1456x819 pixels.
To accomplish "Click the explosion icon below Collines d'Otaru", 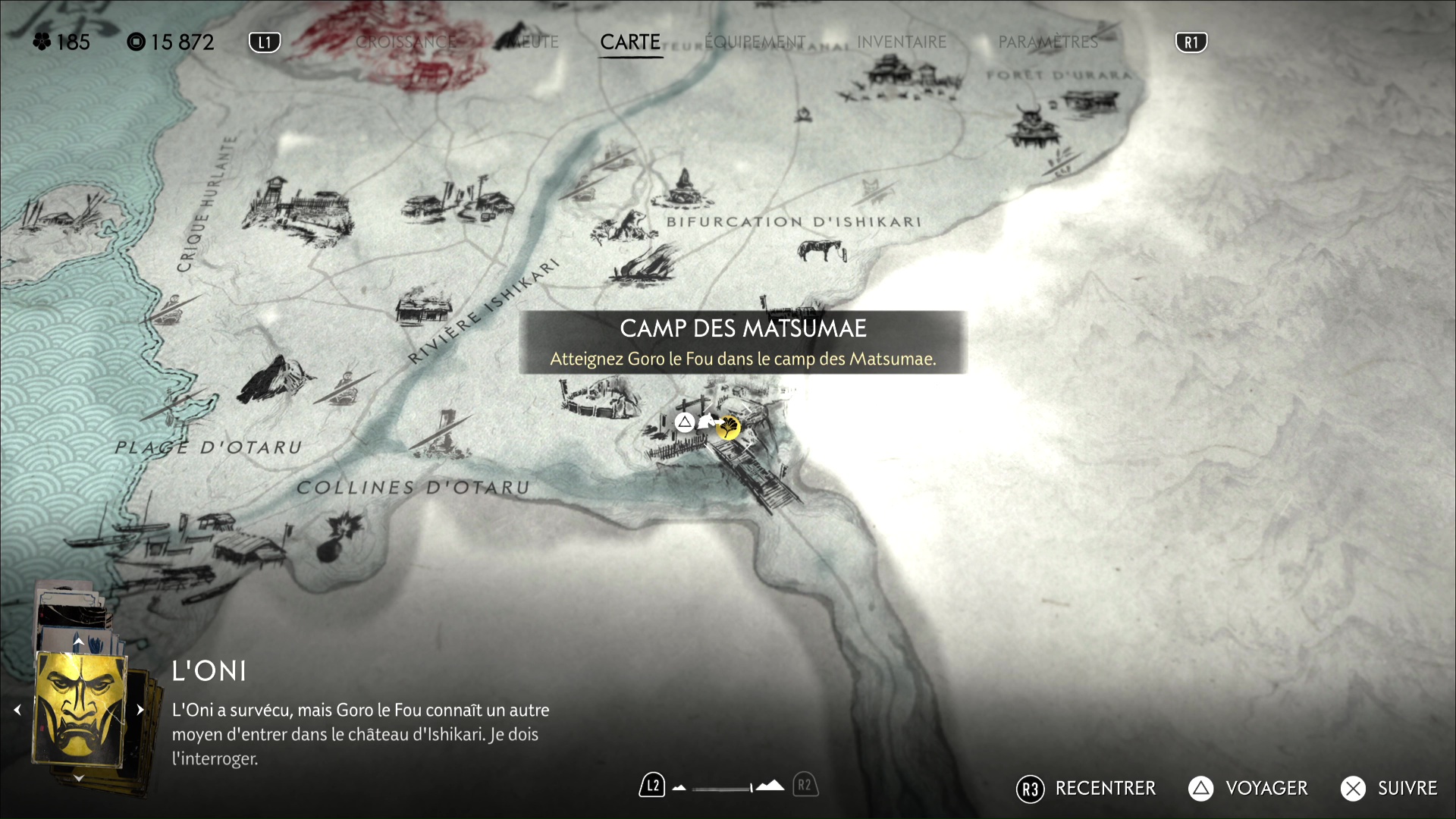I will coord(343,533).
